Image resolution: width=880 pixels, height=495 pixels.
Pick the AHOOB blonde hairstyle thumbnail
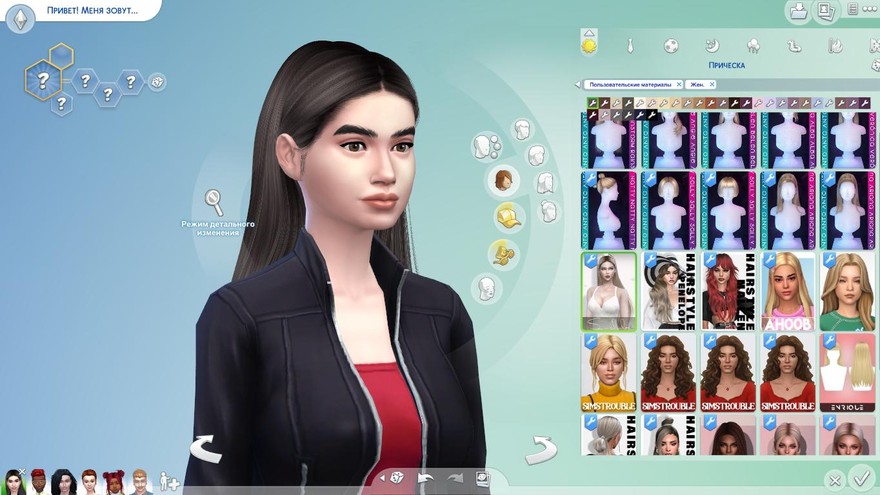point(786,290)
